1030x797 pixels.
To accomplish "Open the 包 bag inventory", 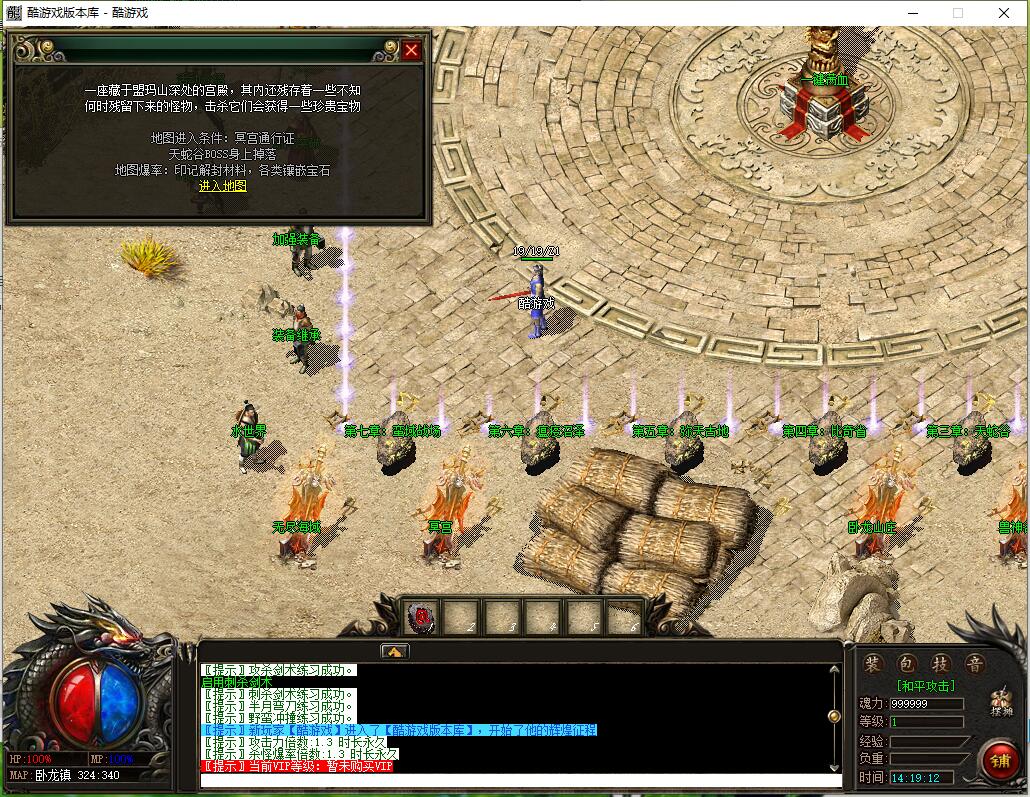I will click(906, 664).
